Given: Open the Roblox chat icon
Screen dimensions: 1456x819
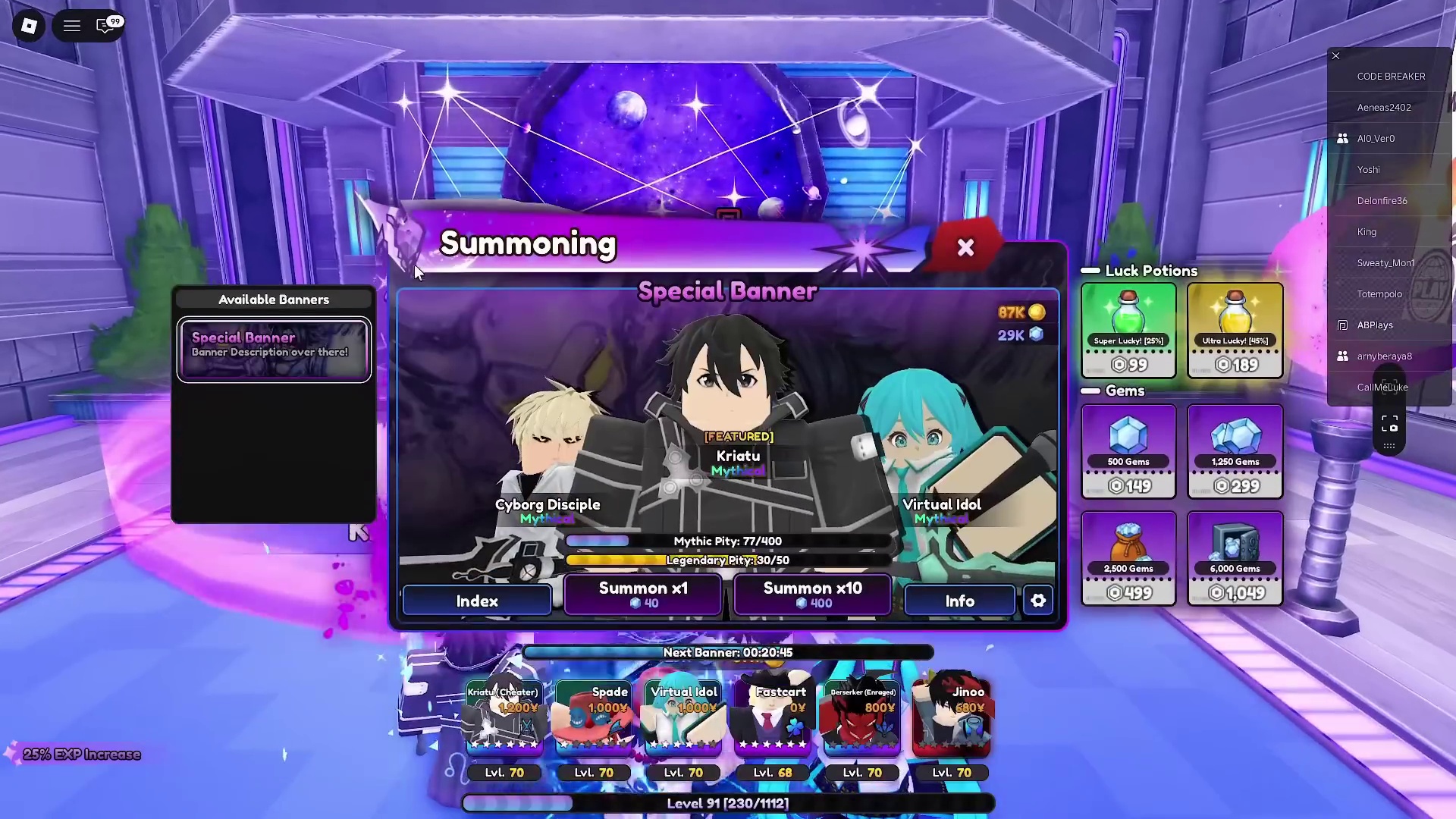Looking at the screenshot, I should tap(105, 26).
